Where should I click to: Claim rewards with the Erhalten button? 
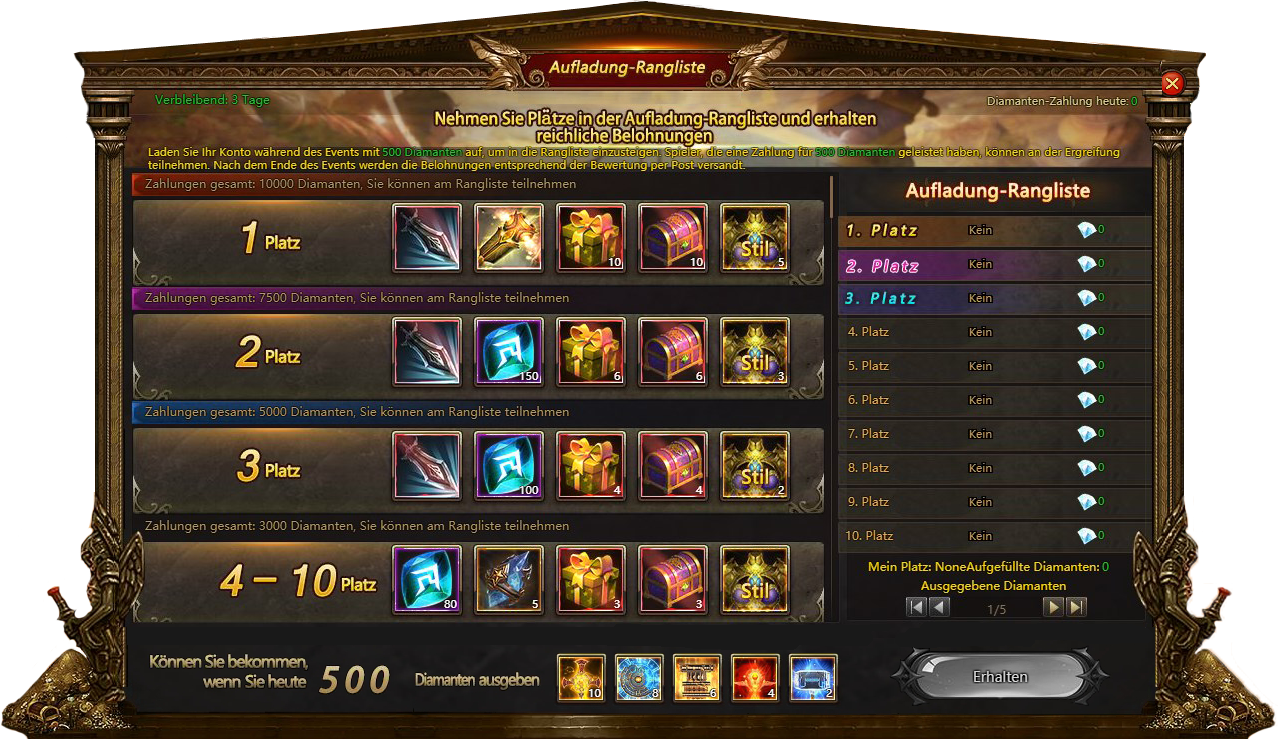1000,677
